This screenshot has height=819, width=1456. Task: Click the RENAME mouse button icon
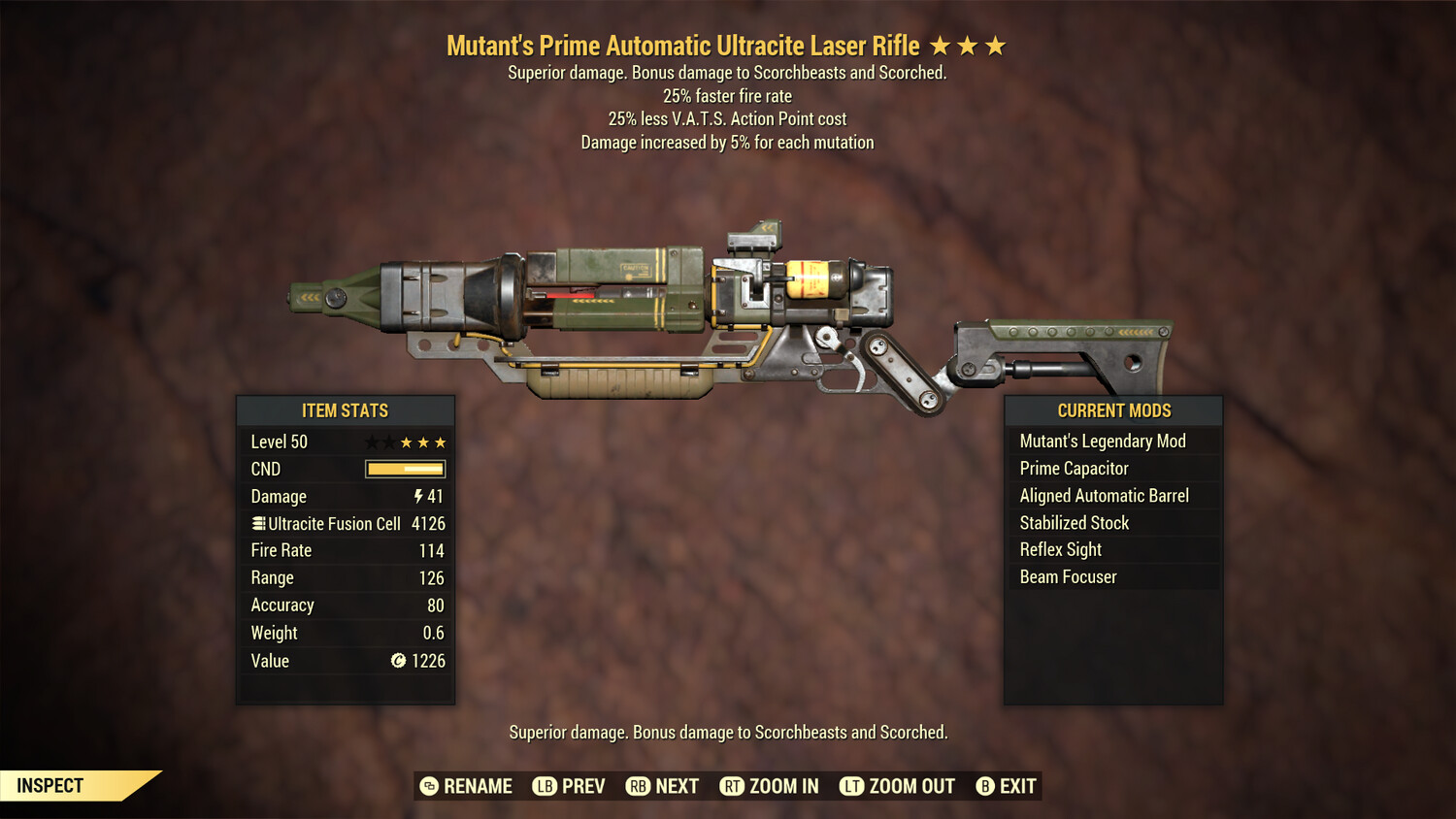(x=427, y=786)
